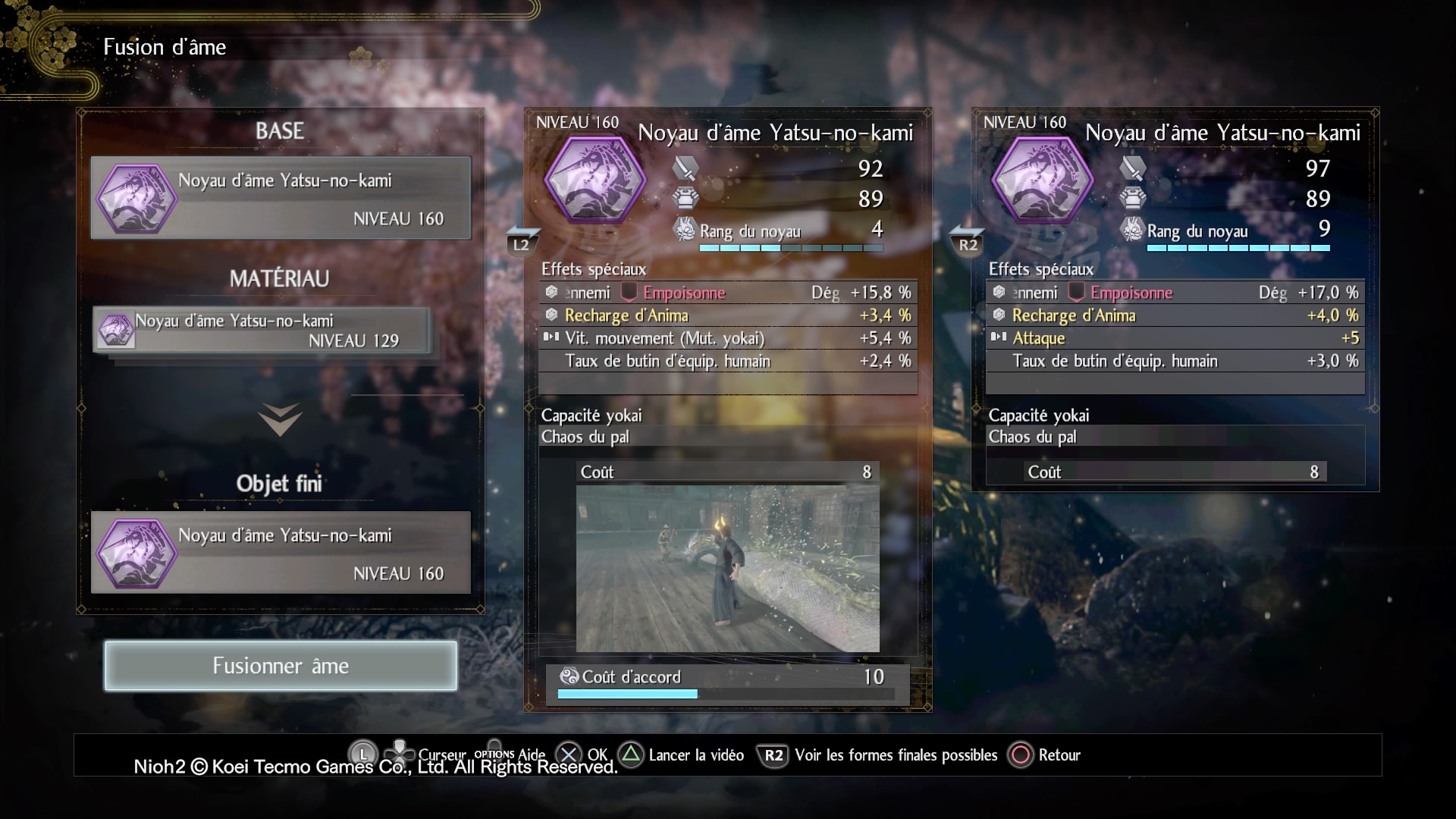Select the Vit. mouvement (Mut. yokai) effect row
Screen dimensions: 1456x819
[x=727, y=338]
